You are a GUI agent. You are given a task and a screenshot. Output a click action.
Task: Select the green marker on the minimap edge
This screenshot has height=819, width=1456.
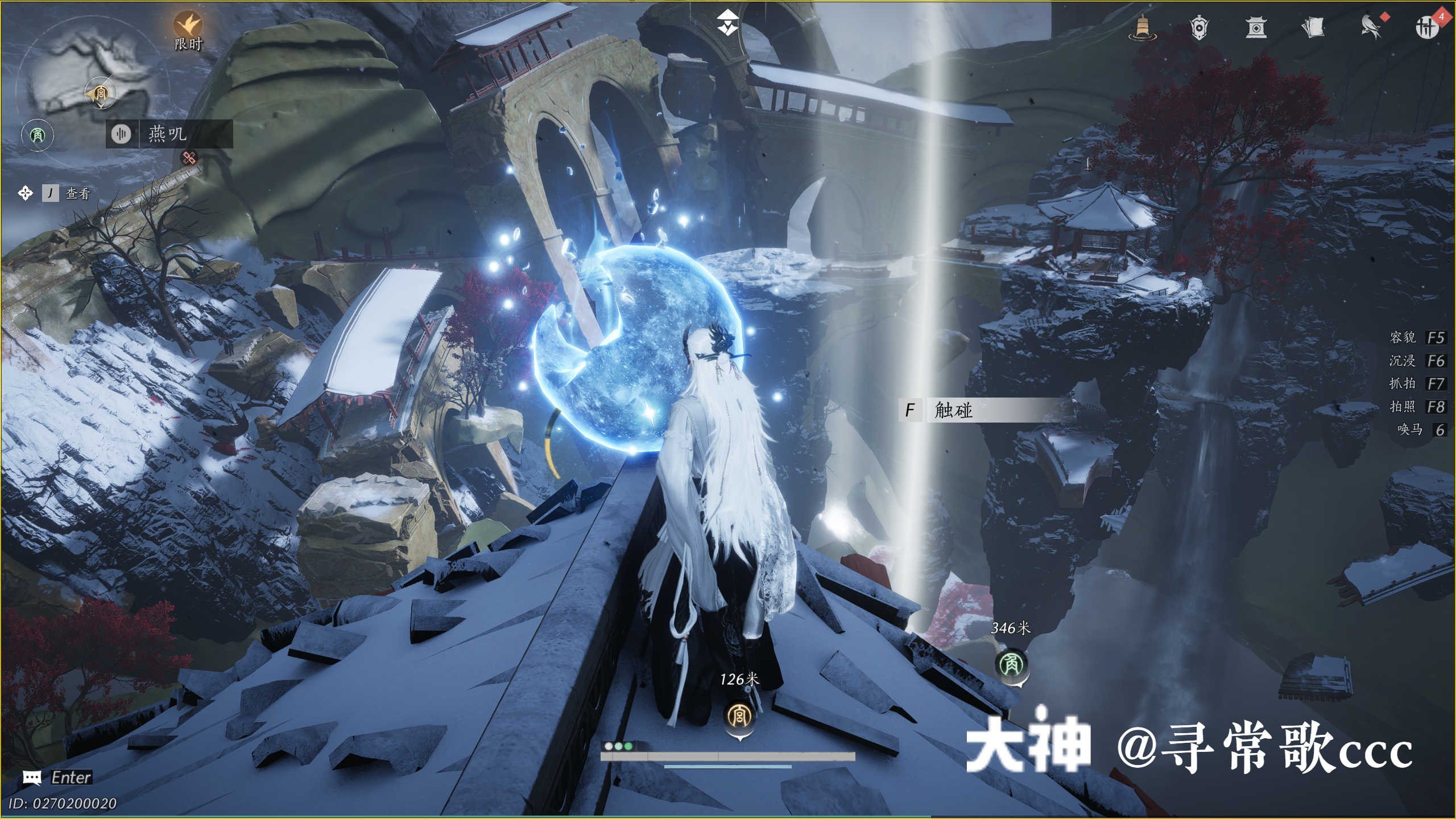point(38,135)
